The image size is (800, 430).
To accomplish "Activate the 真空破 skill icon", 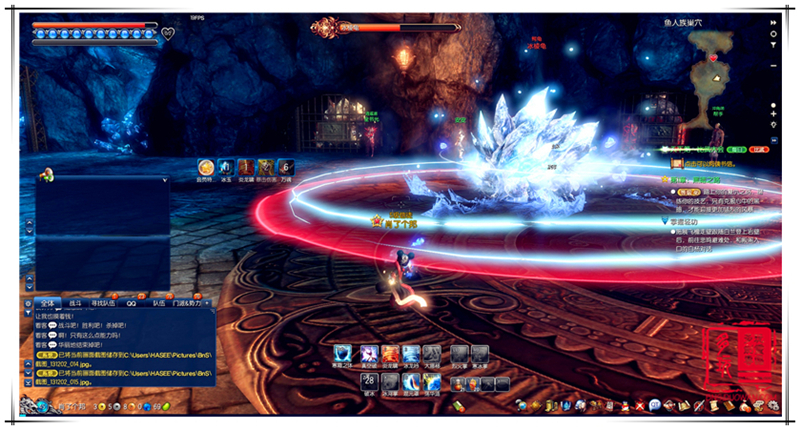I will tap(367, 353).
